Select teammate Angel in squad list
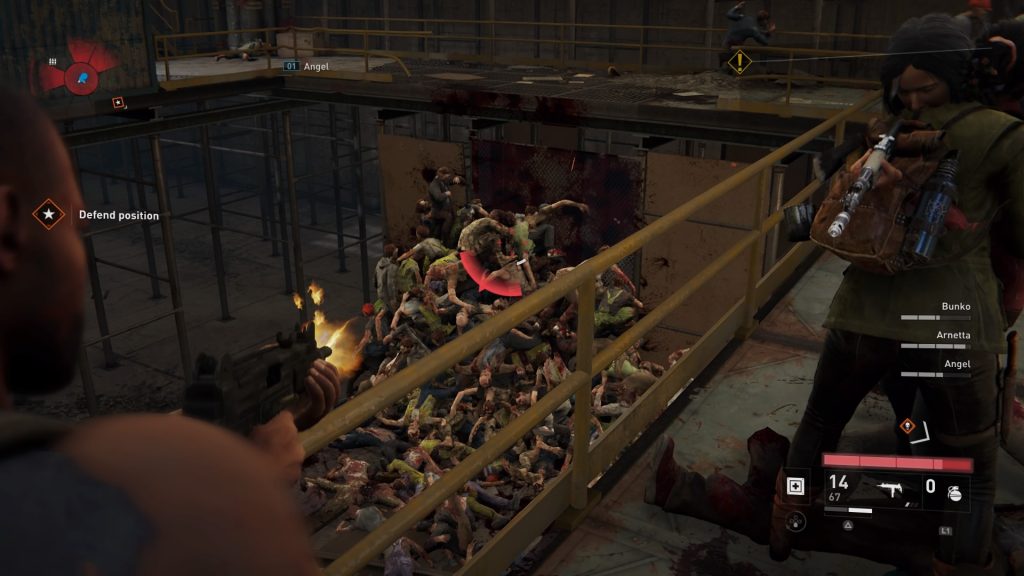 click(x=957, y=364)
